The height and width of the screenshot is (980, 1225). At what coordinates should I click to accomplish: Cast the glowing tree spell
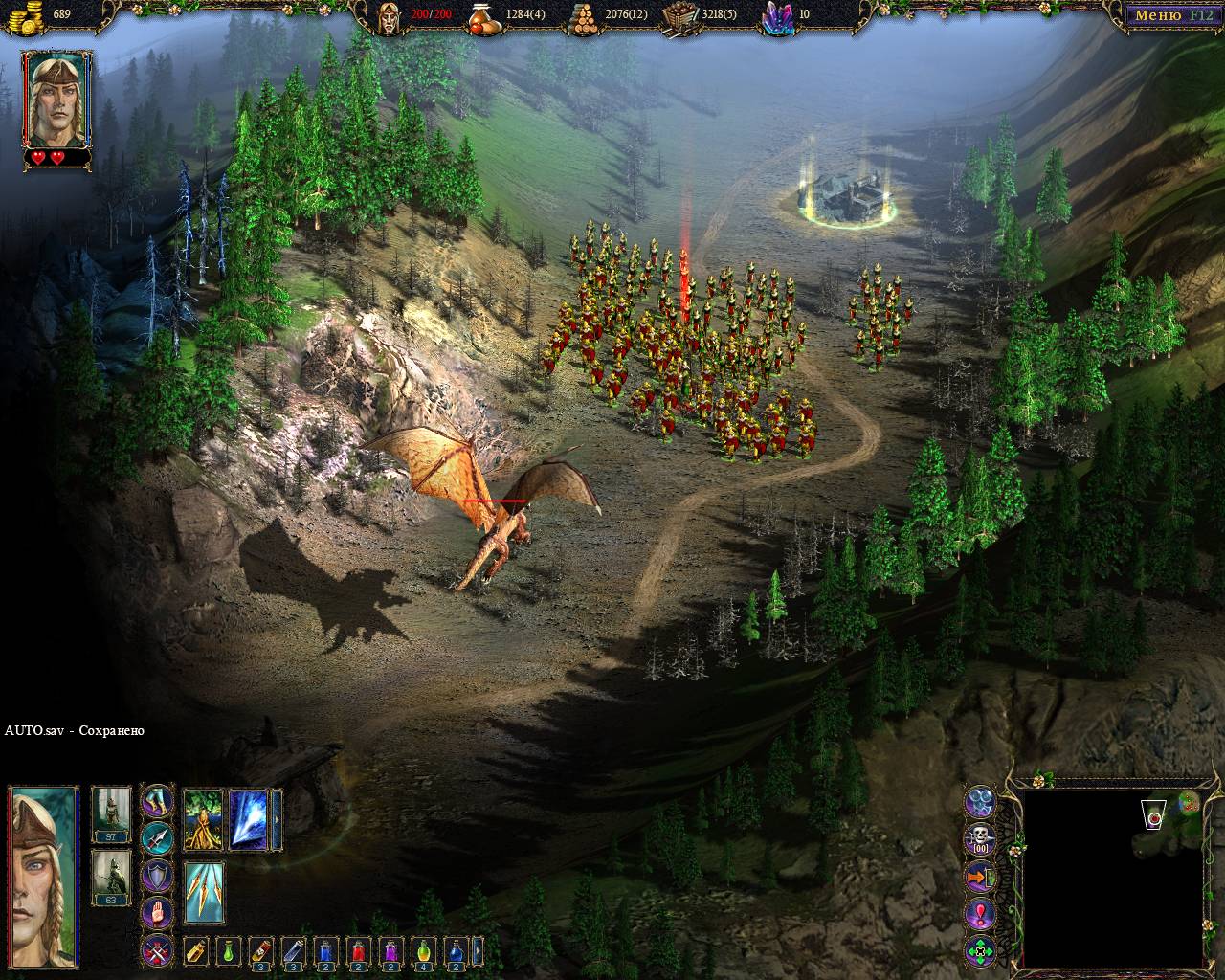pos(203,819)
